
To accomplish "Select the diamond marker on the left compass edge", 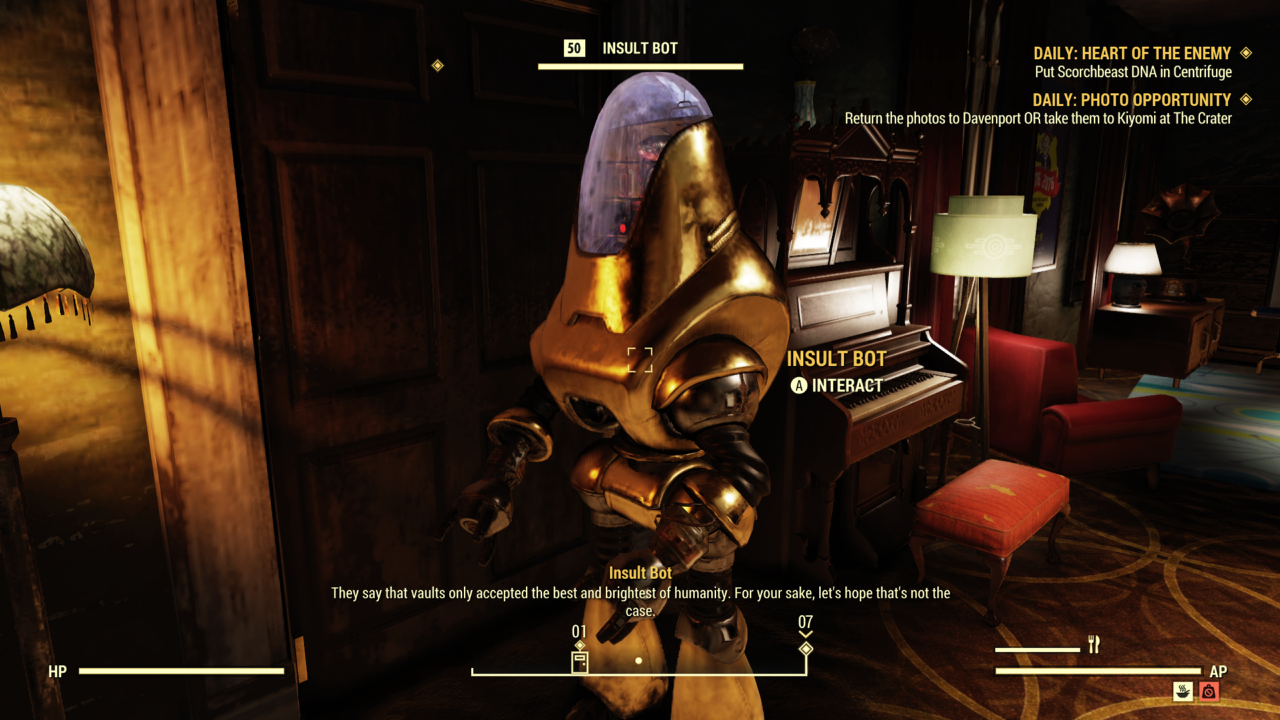I will (436, 66).
